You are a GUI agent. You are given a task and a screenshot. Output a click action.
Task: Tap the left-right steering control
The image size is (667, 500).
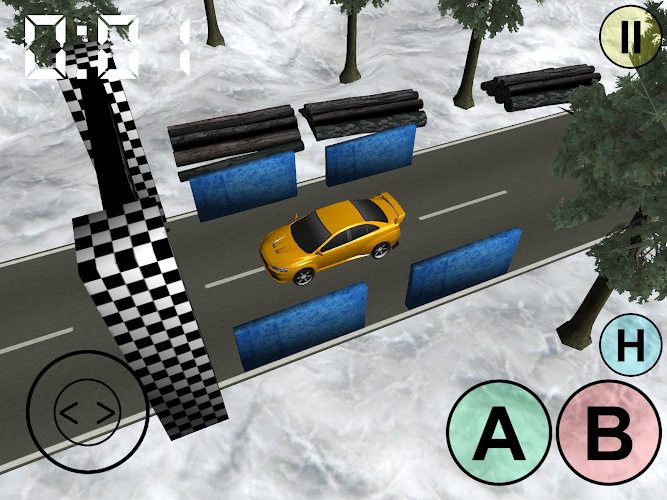(x=87, y=411)
